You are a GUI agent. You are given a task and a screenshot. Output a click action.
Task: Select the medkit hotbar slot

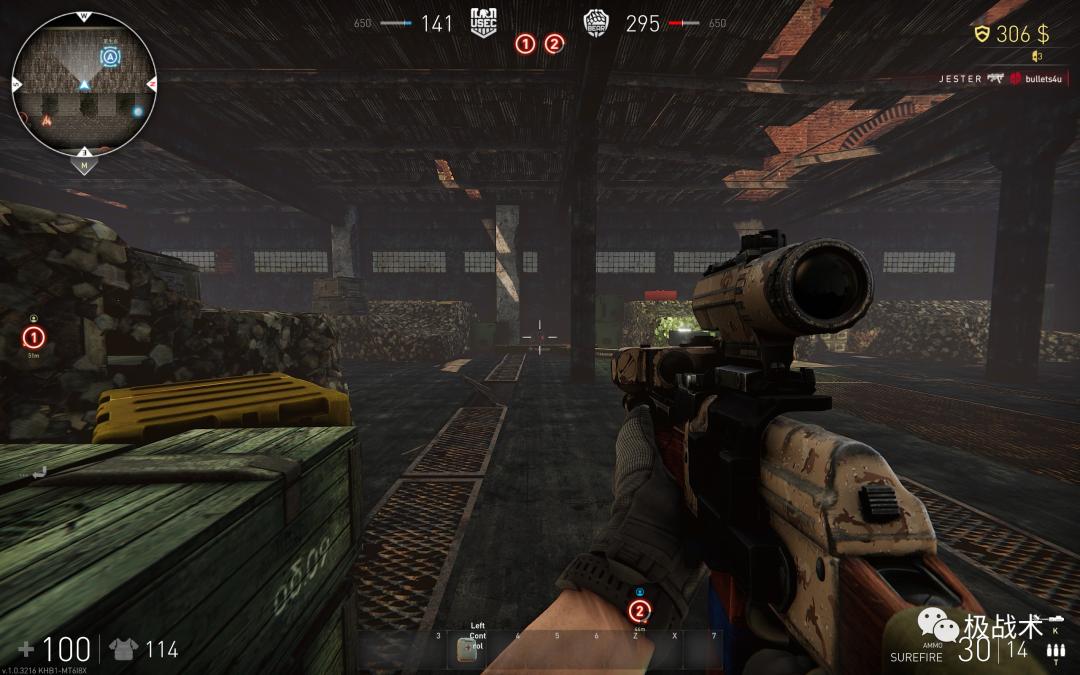(465, 649)
